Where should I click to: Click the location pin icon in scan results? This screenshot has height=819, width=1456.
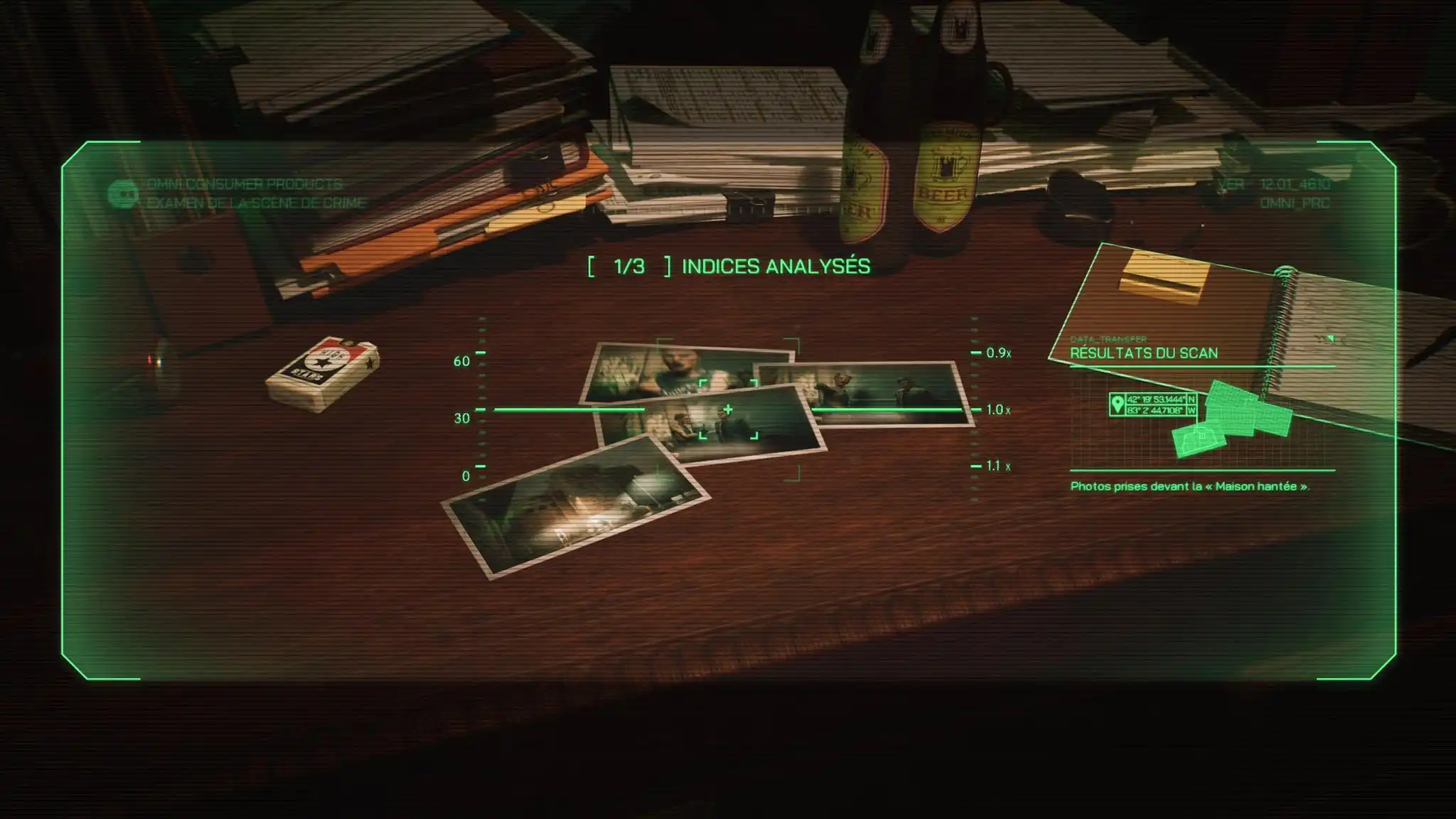(x=1117, y=405)
